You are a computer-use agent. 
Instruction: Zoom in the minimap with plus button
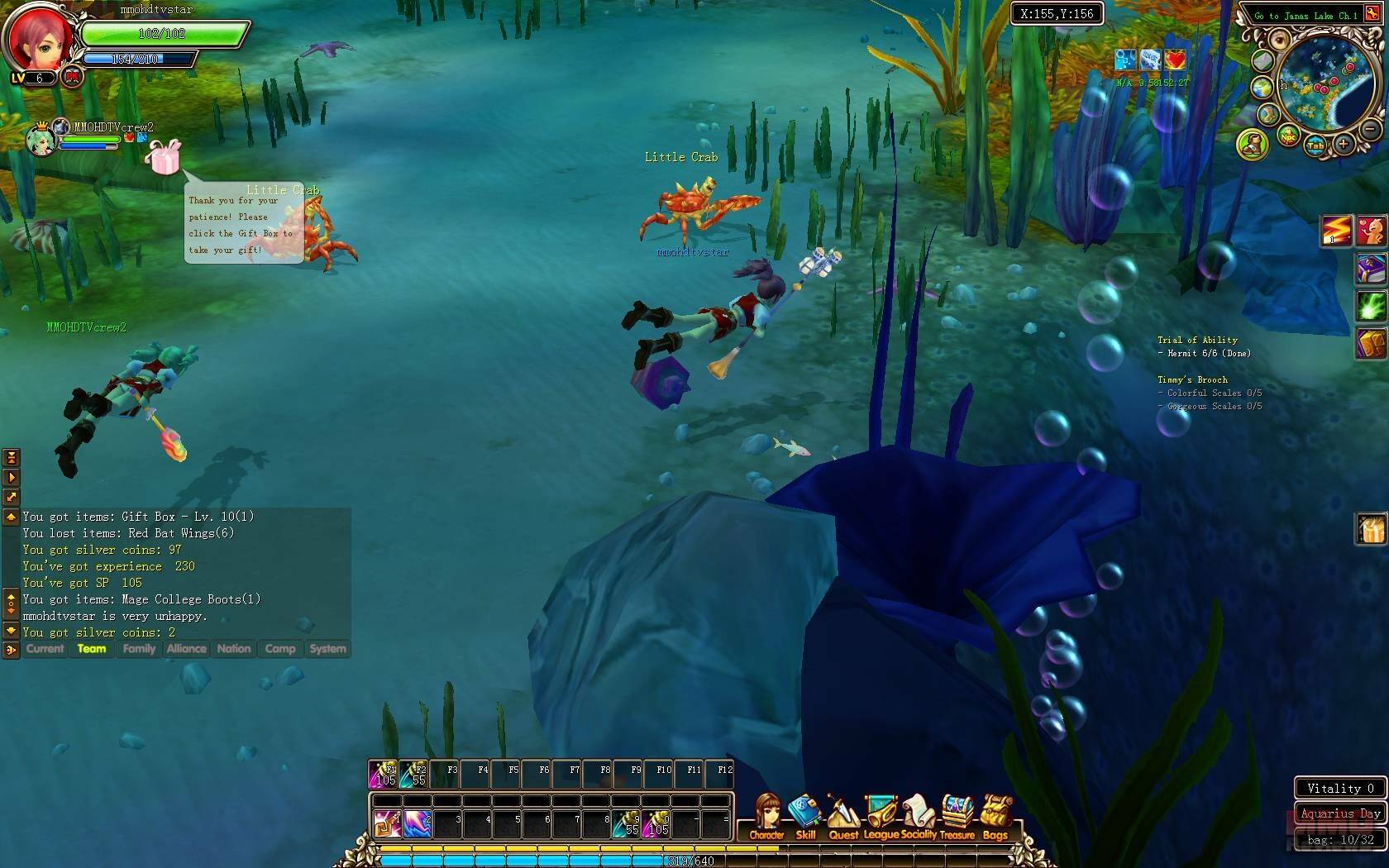click(x=1344, y=145)
